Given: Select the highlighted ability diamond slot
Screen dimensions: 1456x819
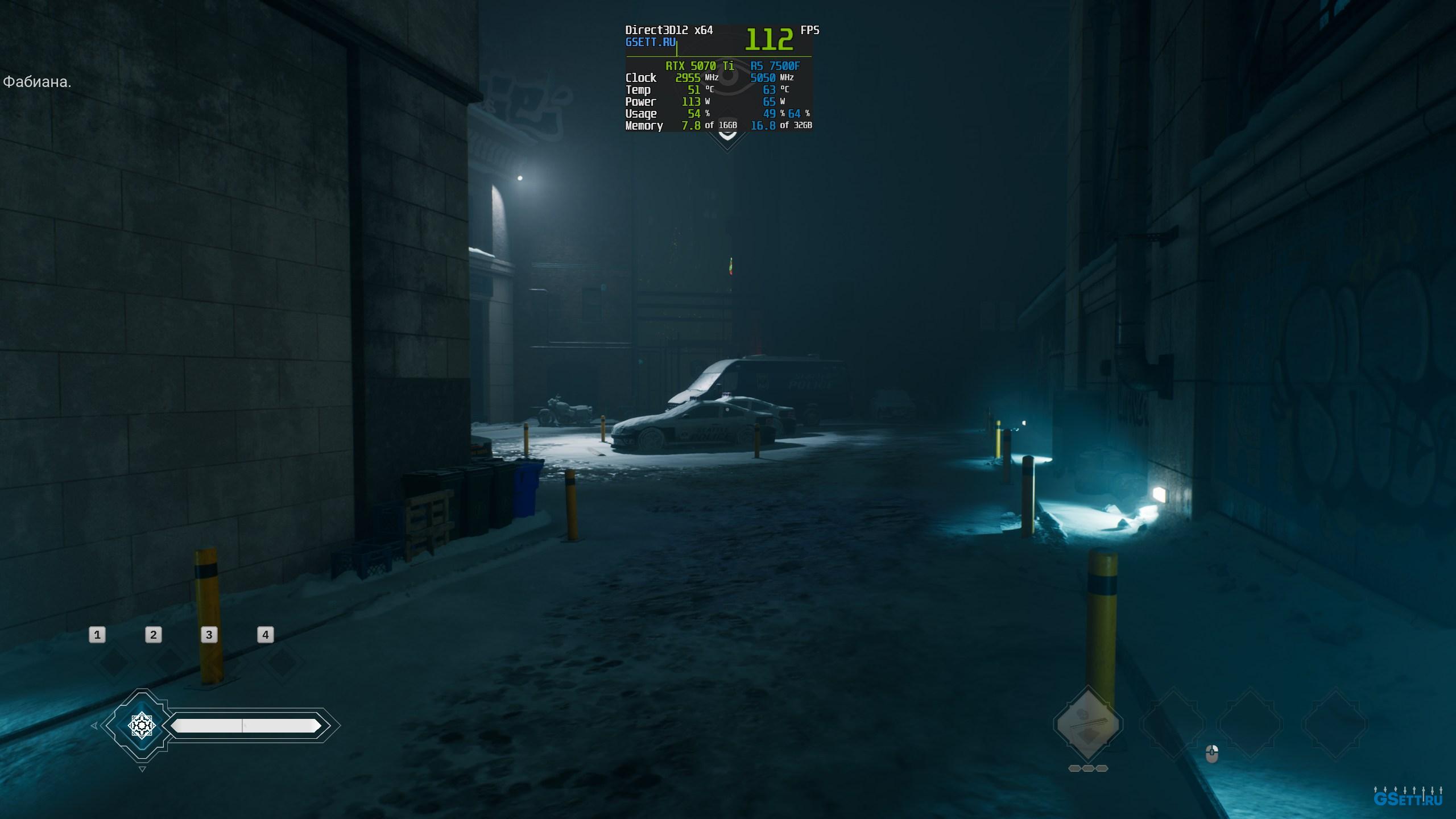Looking at the screenshot, I should click(1087, 724).
